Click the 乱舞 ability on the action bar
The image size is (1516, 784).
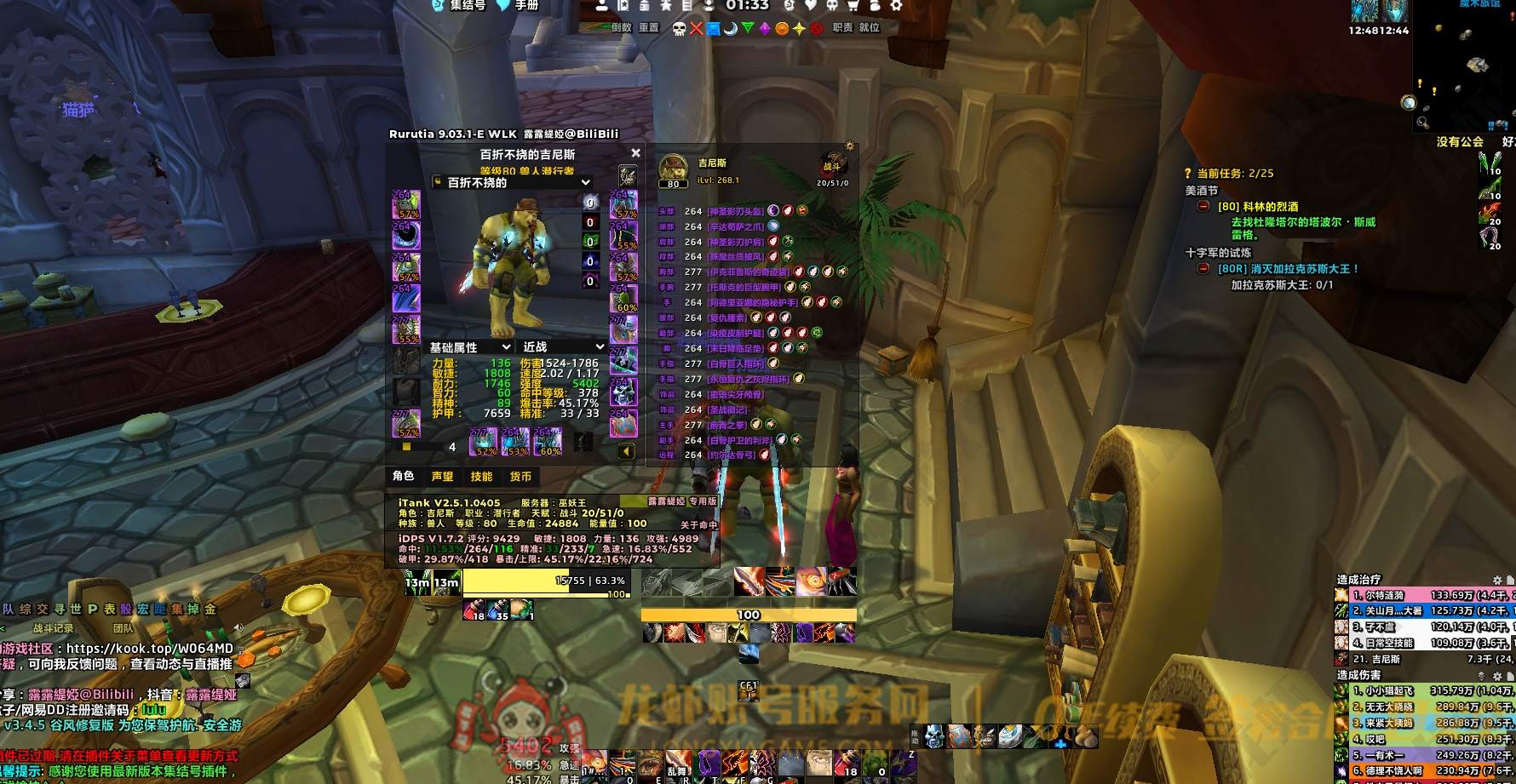pyautogui.click(x=677, y=763)
